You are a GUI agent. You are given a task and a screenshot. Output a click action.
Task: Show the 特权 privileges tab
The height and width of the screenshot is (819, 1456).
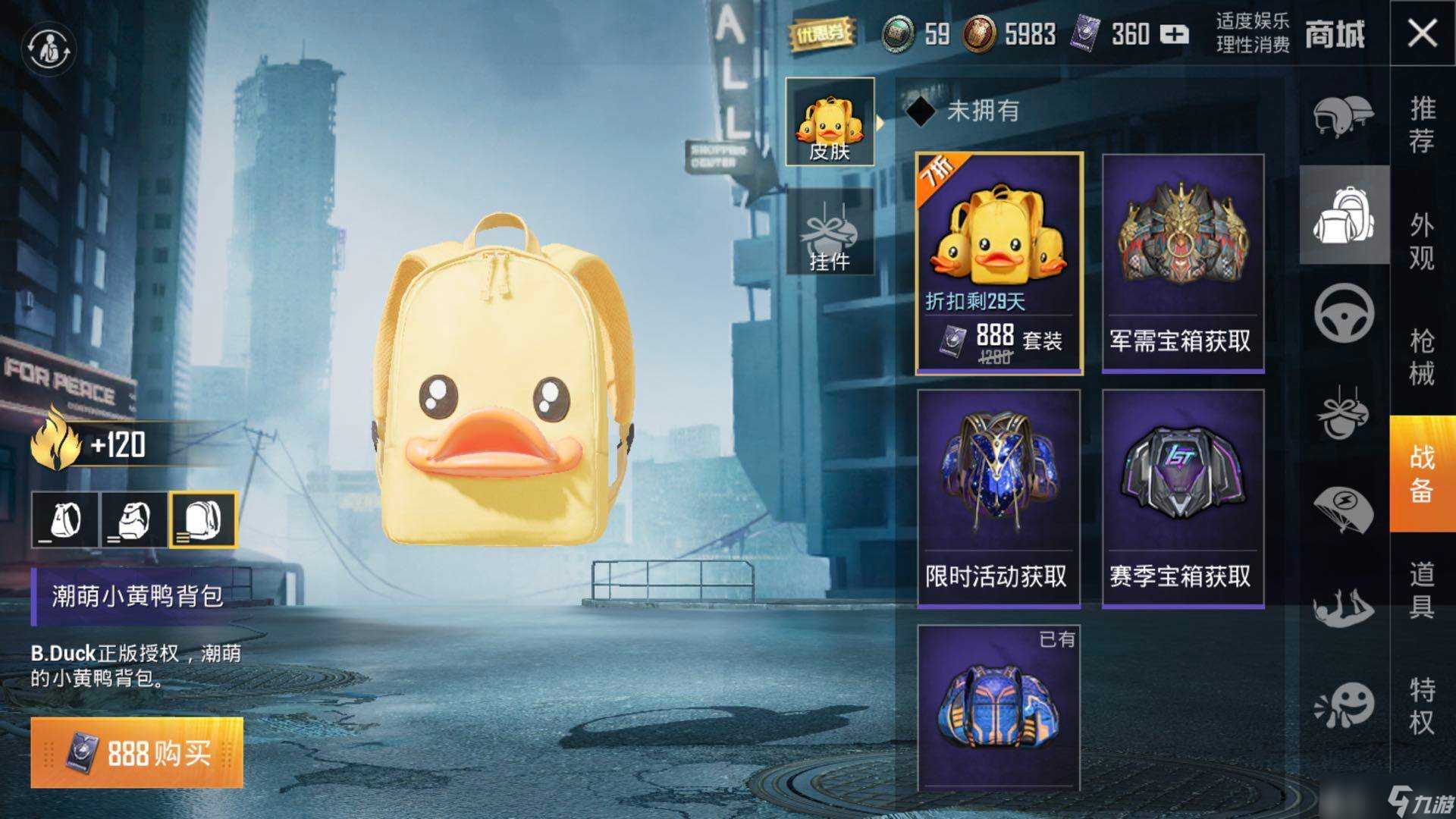pos(1422,705)
